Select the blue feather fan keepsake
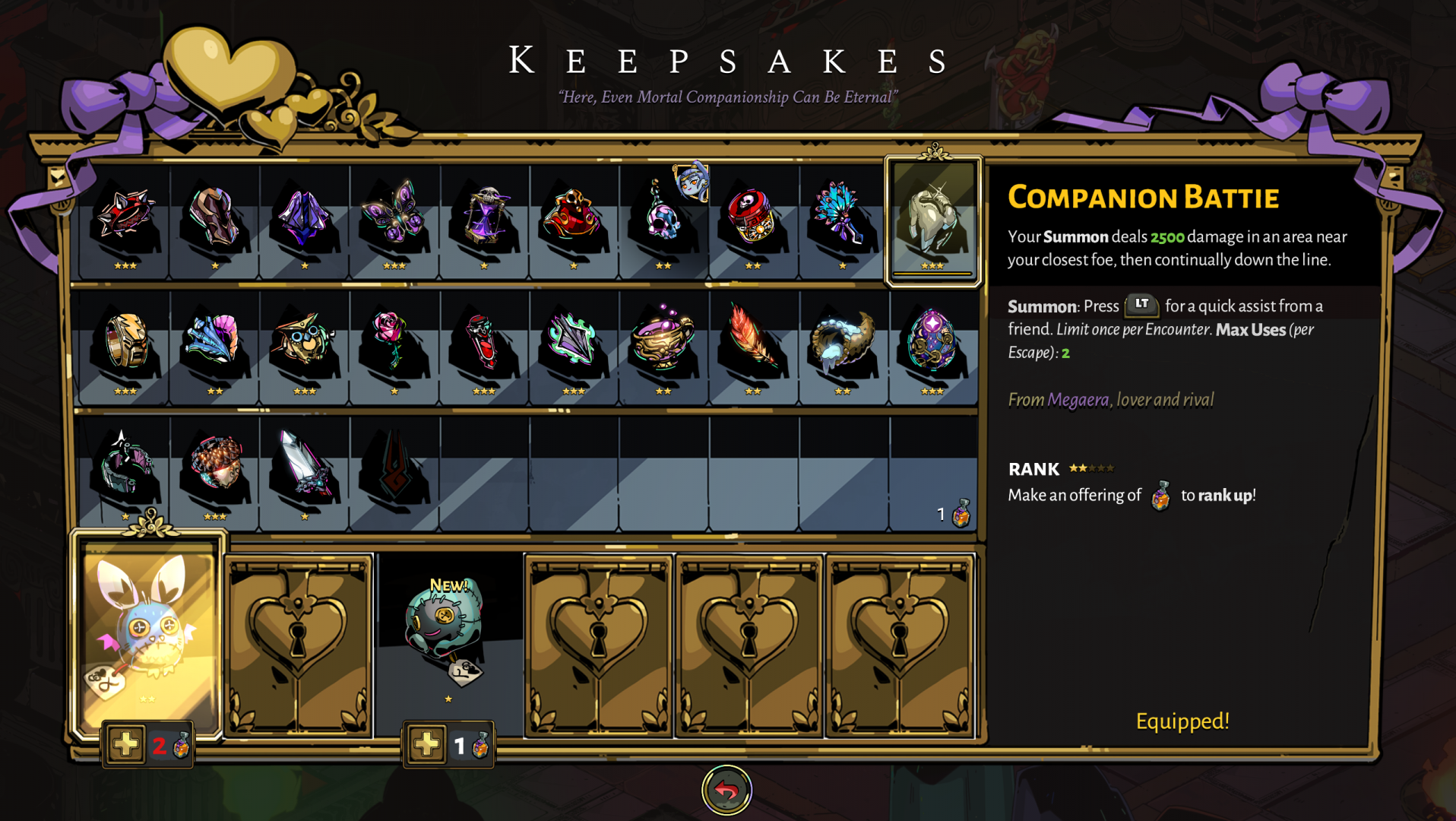 (x=842, y=216)
